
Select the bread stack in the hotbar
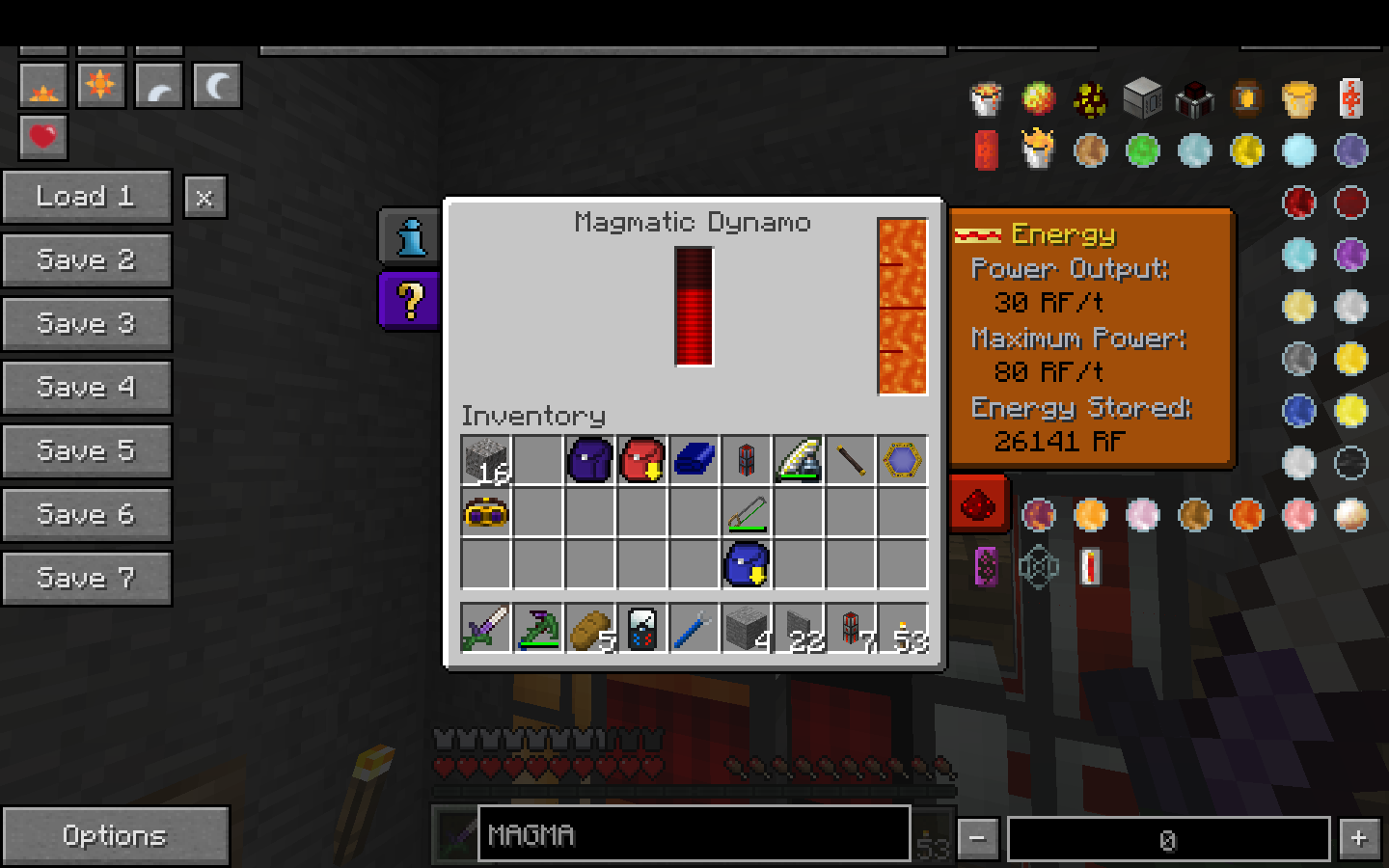click(590, 629)
